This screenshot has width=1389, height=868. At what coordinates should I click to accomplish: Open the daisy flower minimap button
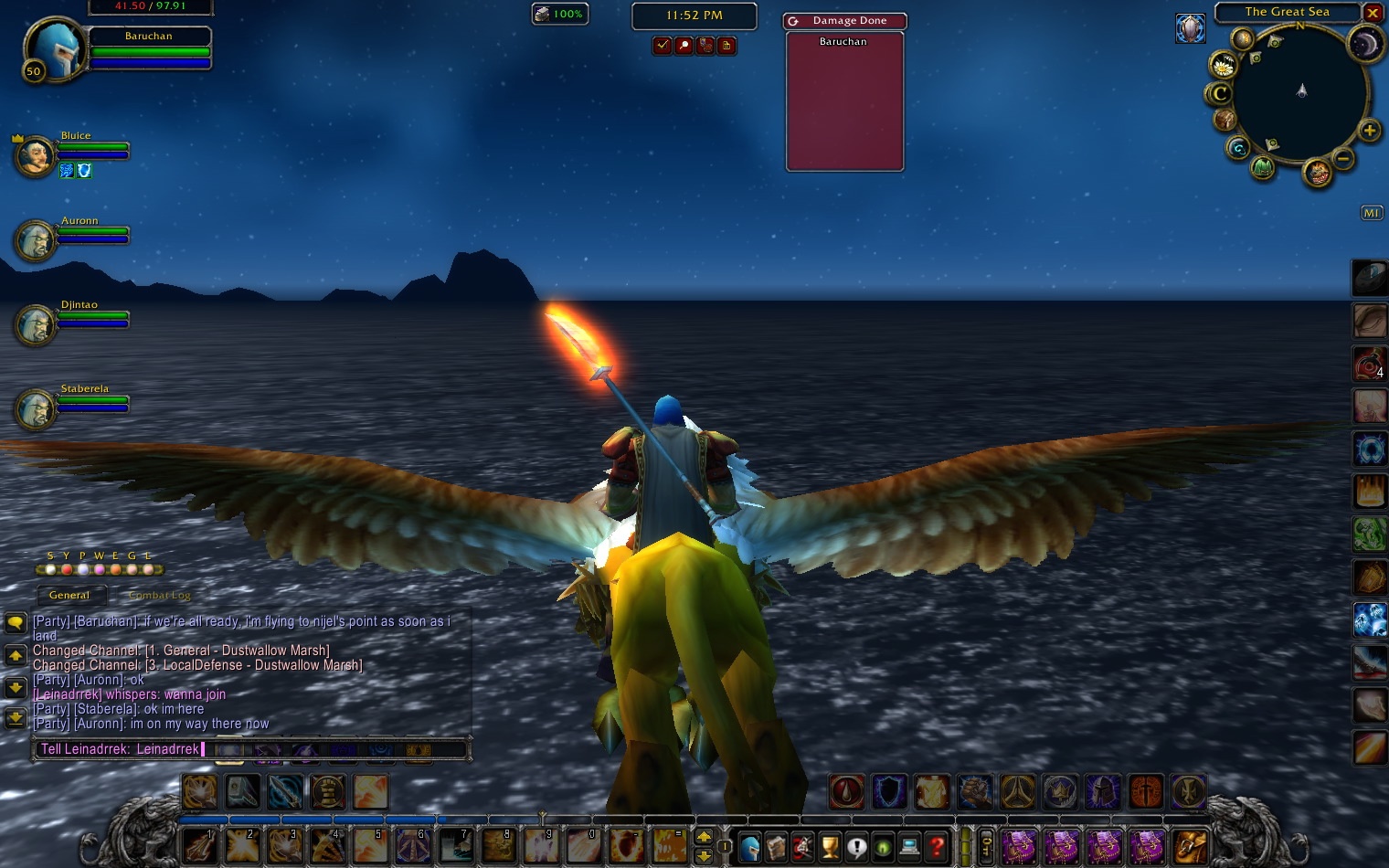point(1223,65)
